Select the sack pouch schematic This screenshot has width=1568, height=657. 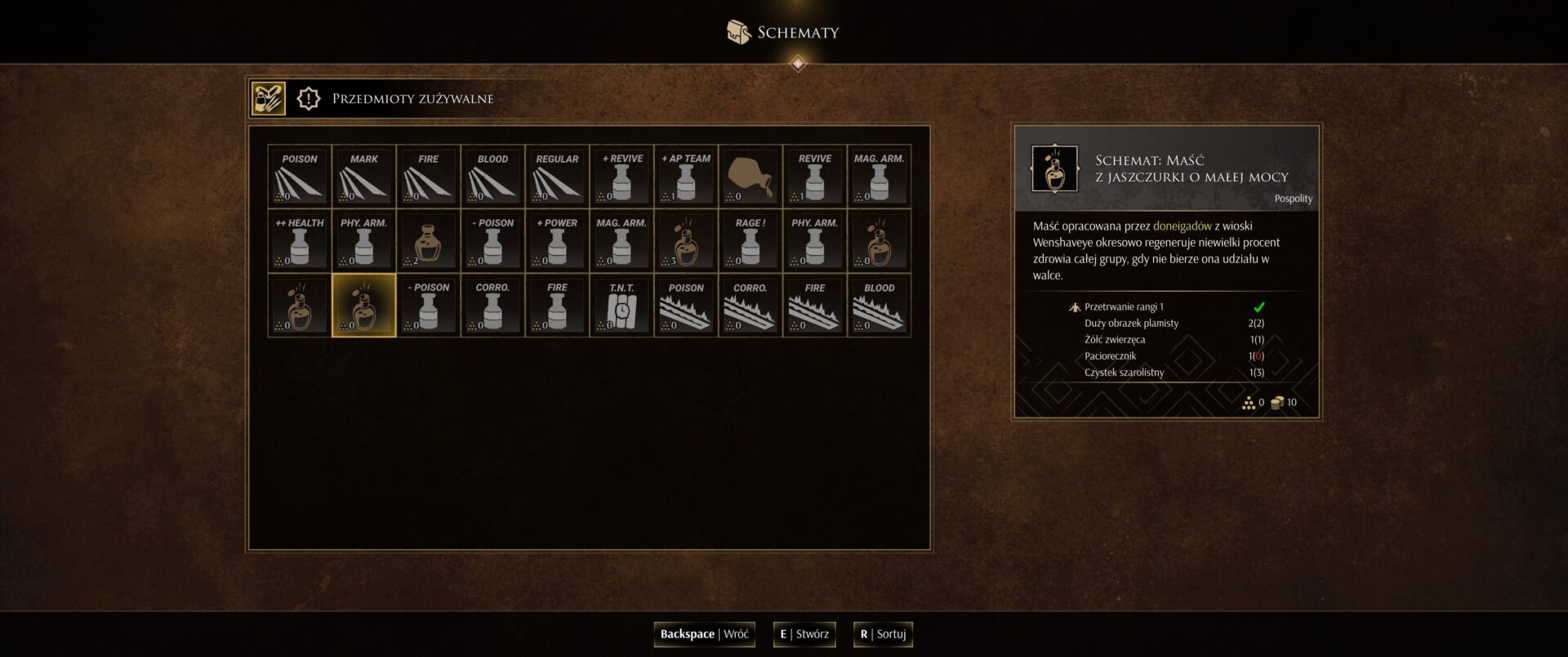pos(751,177)
